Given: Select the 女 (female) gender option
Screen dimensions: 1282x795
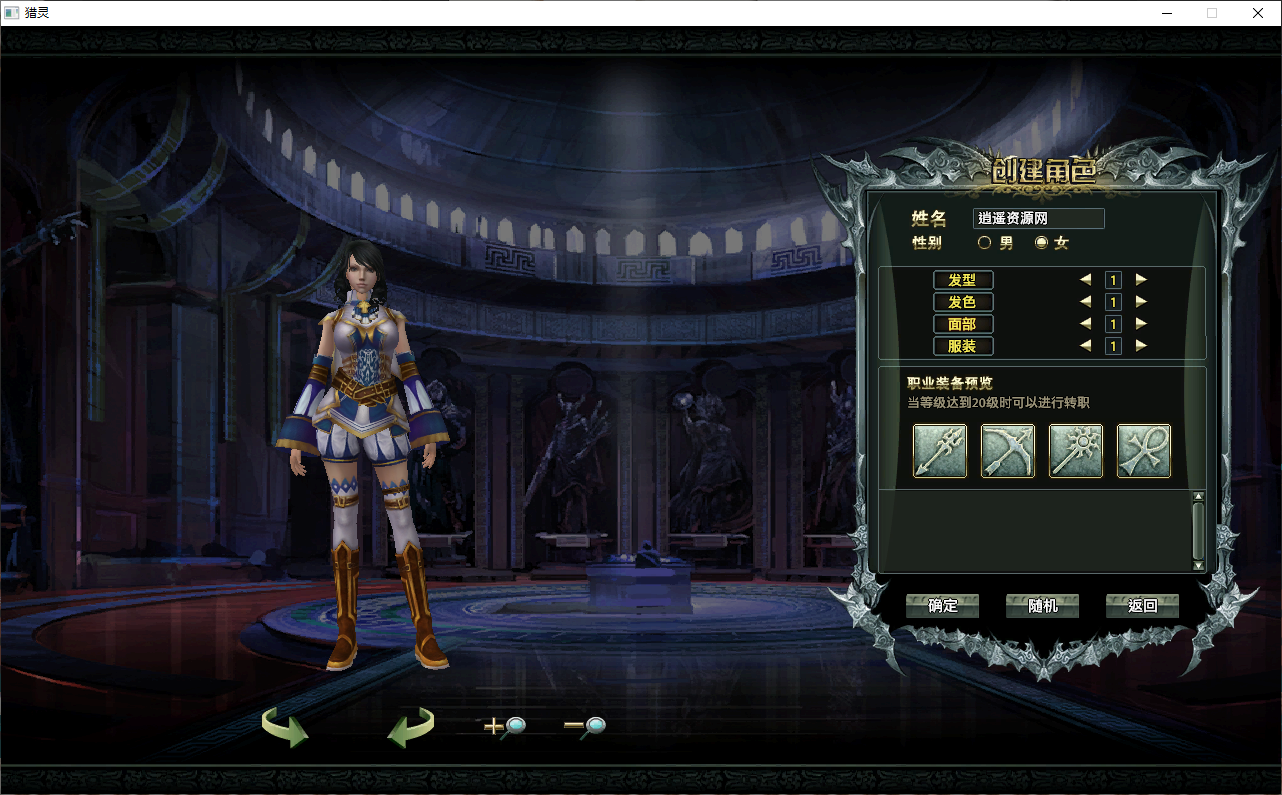Looking at the screenshot, I should tap(1041, 242).
